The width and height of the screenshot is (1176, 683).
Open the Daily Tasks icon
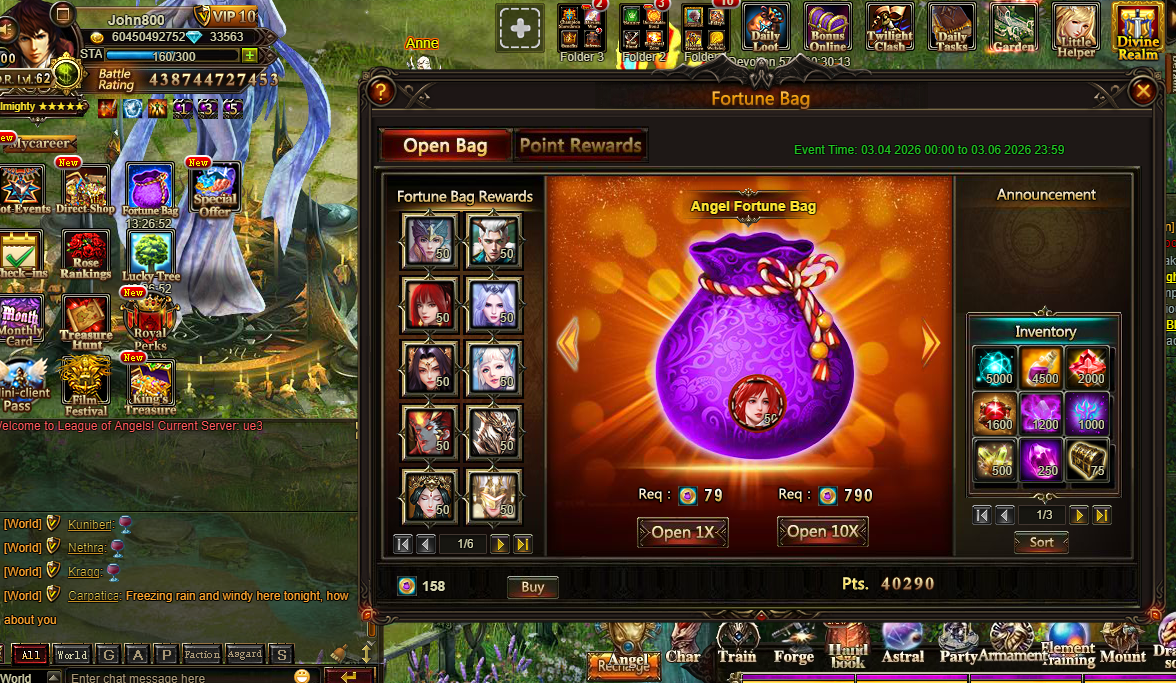951,27
